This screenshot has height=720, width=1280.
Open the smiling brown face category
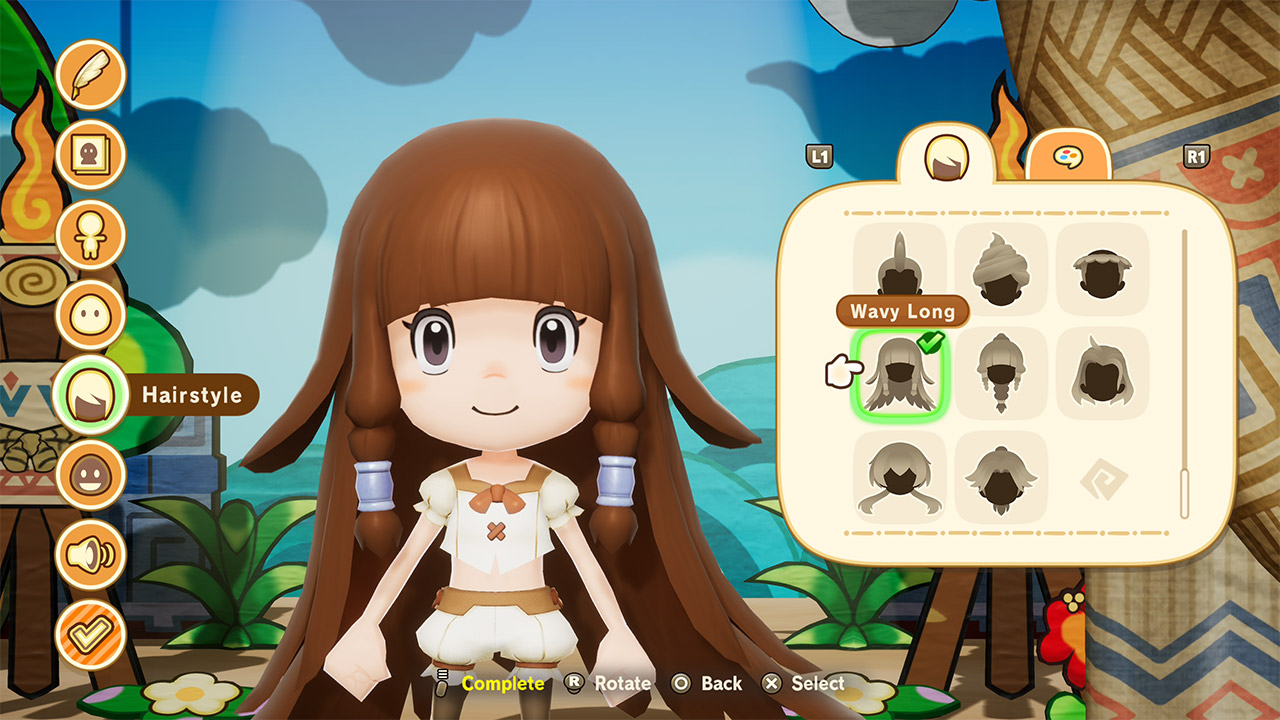[90, 476]
